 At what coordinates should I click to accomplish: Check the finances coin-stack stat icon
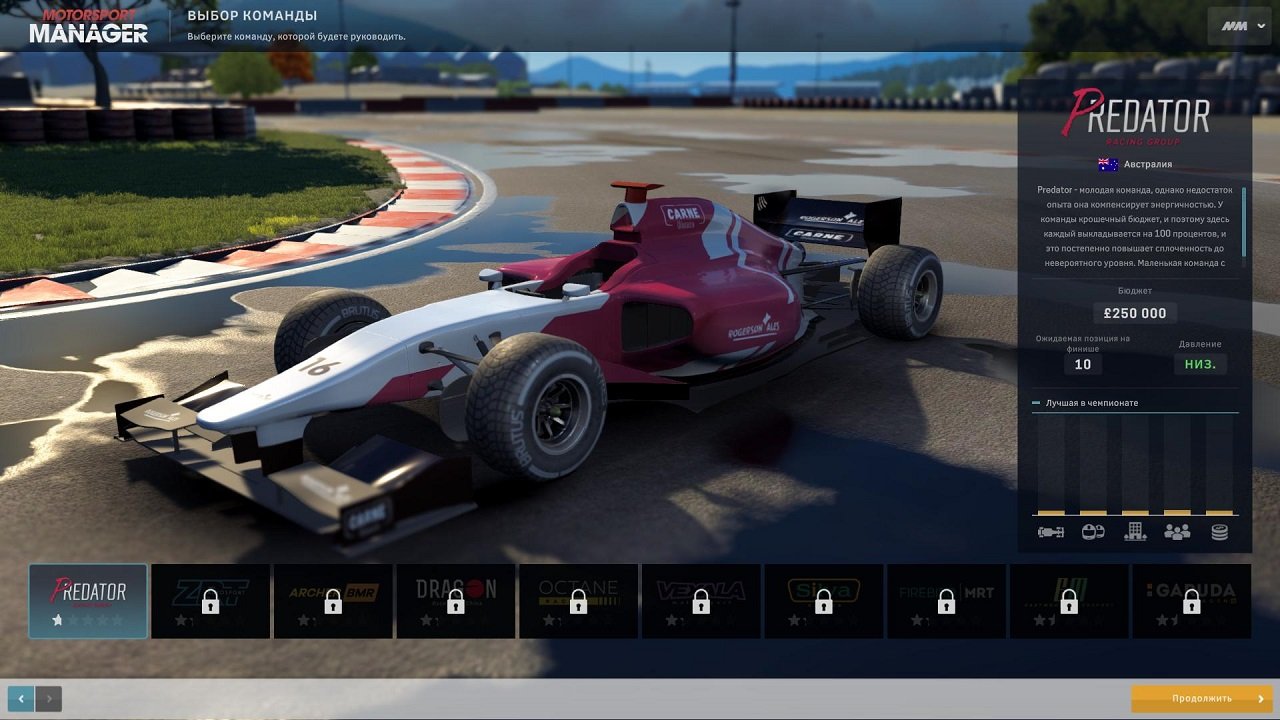(x=1218, y=533)
